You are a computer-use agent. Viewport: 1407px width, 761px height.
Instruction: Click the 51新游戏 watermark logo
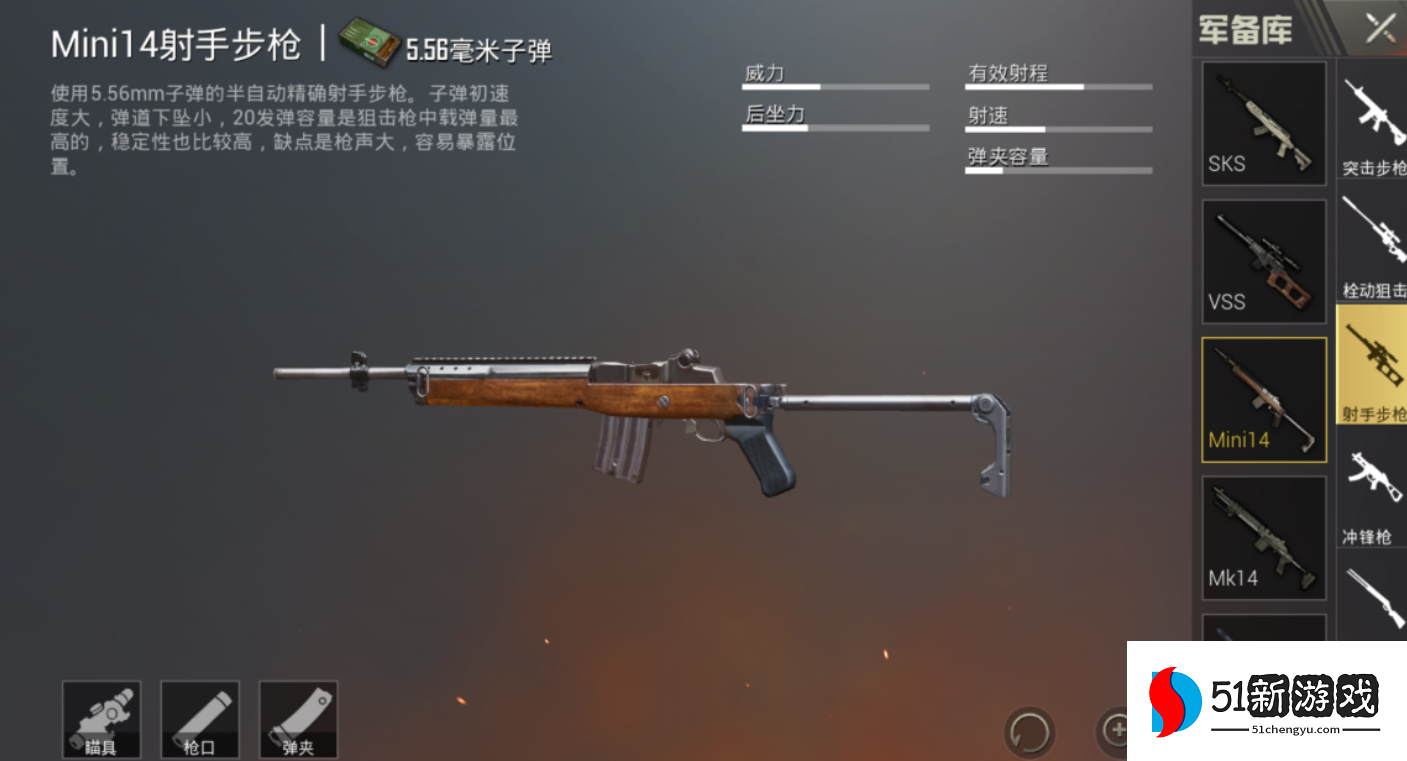[1263, 700]
